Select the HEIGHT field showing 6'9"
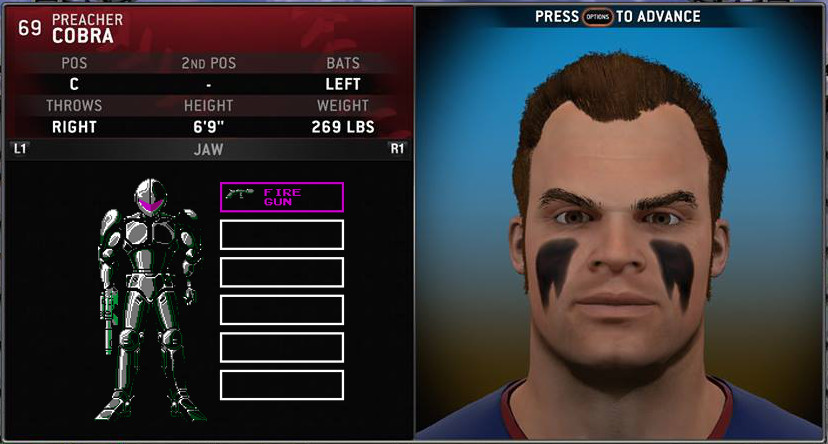Screen dimensions: 828x444 pos(208,127)
